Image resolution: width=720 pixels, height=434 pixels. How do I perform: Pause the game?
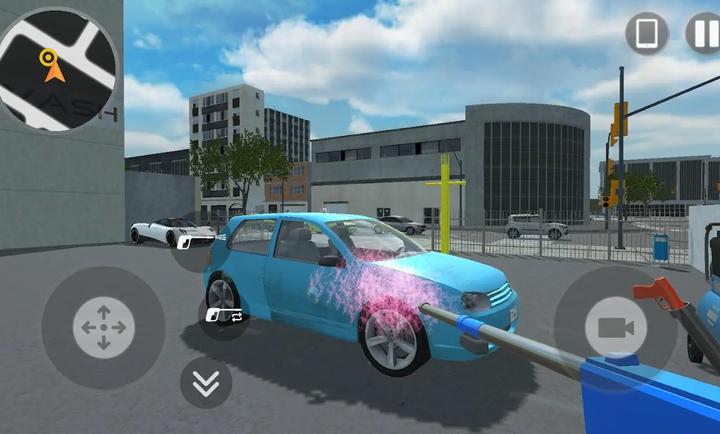click(704, 34)
